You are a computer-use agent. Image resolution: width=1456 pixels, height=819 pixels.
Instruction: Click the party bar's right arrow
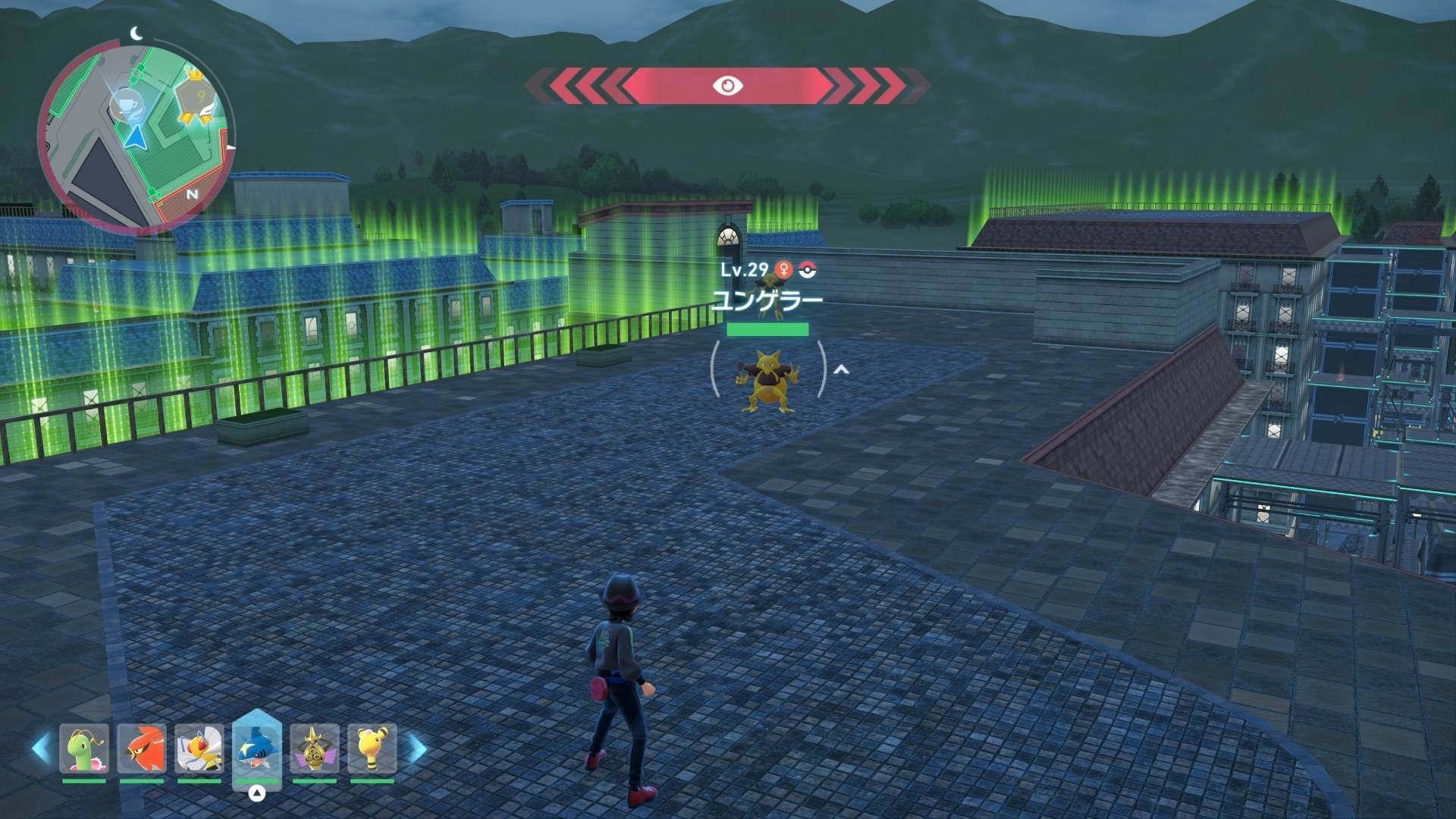417,749
